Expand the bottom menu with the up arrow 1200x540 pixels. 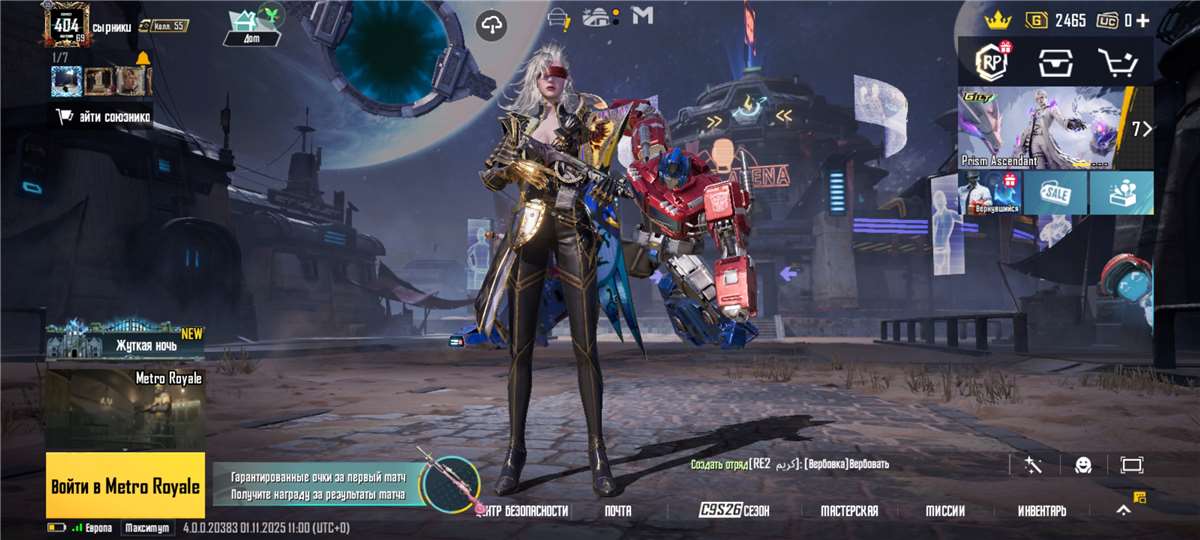point(1123,510)
